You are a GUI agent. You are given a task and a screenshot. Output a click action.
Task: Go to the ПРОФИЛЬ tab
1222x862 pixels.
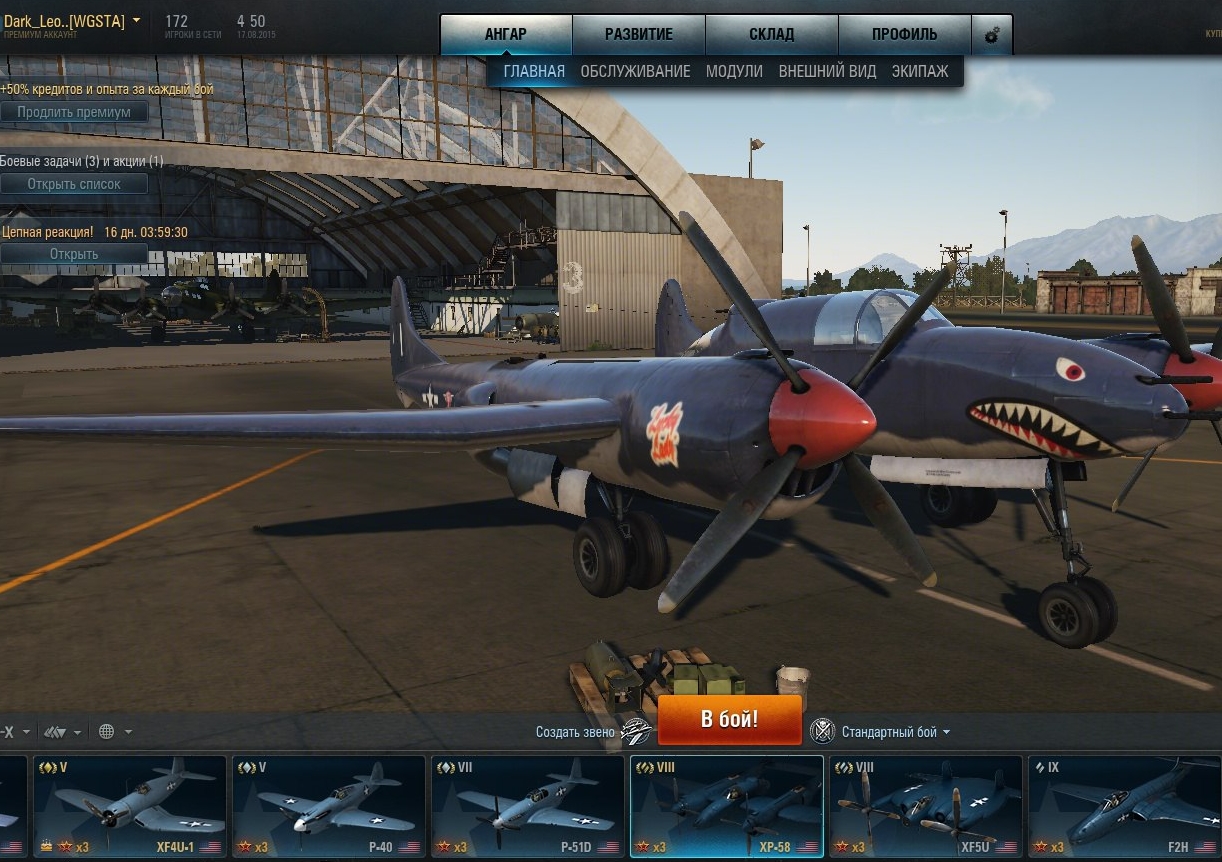coord(904,34)
